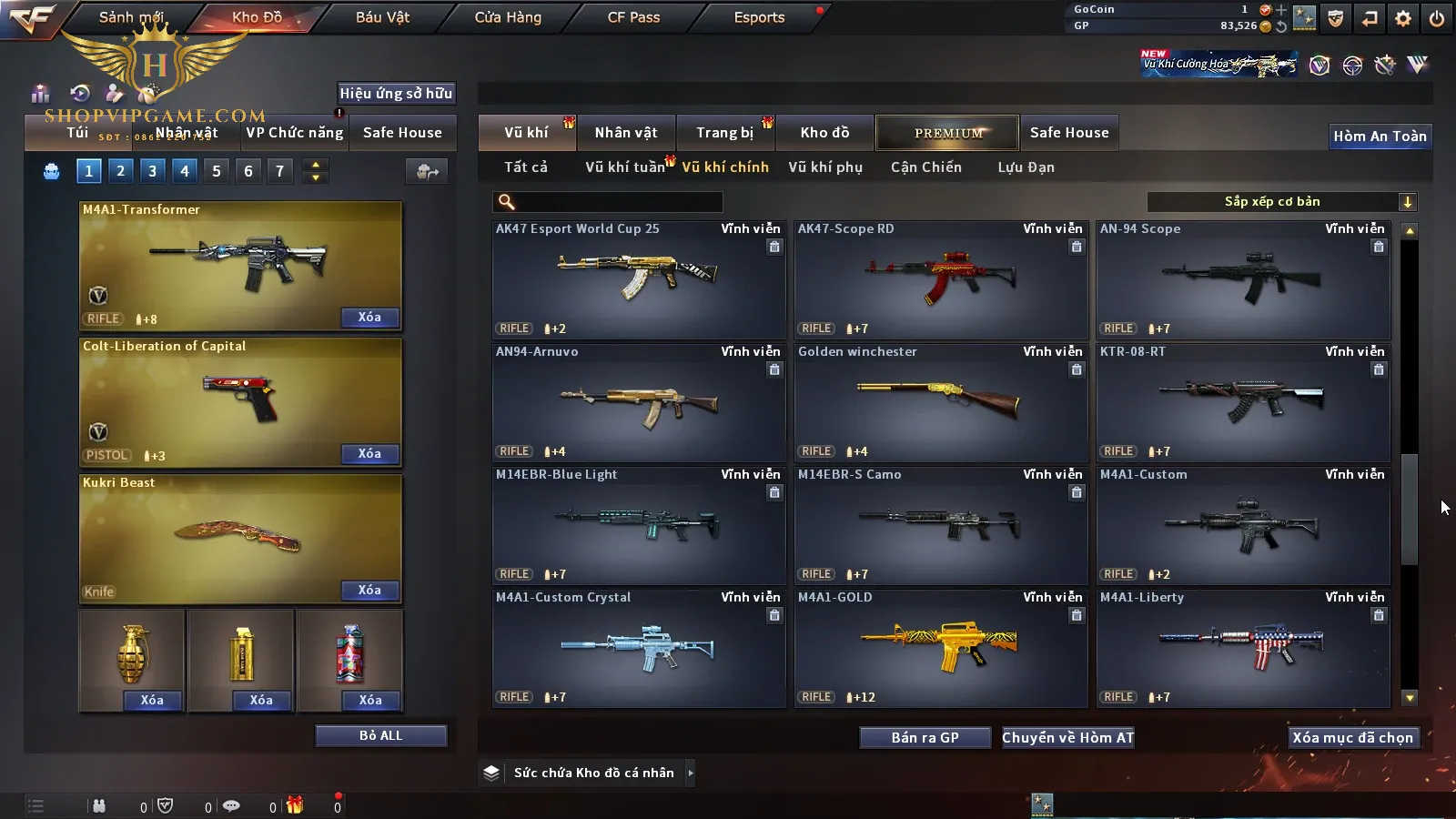Click the Bỏ ALL button

point(380,735)
